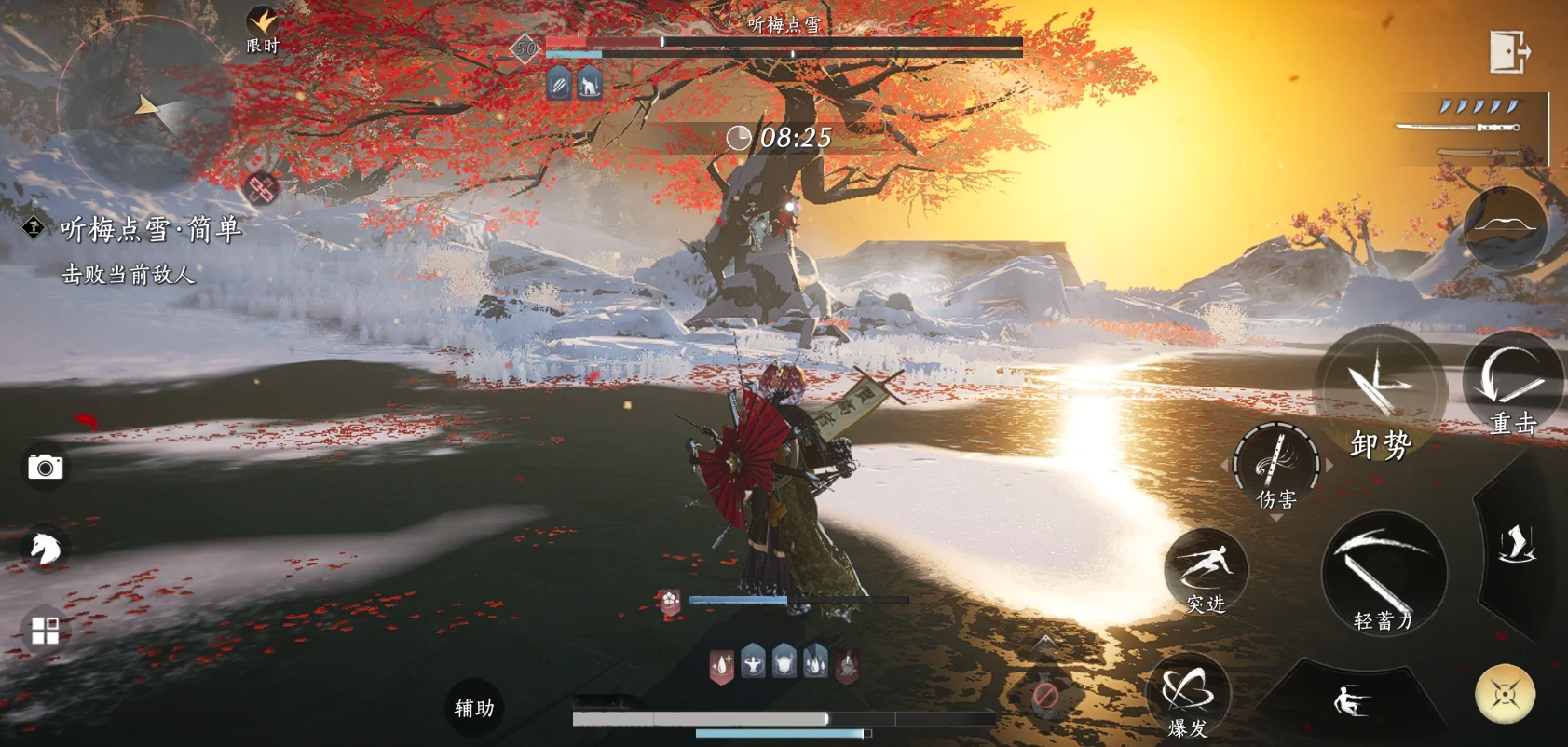Tap the 限时 limited-time event icon

[x=263, y=30]
